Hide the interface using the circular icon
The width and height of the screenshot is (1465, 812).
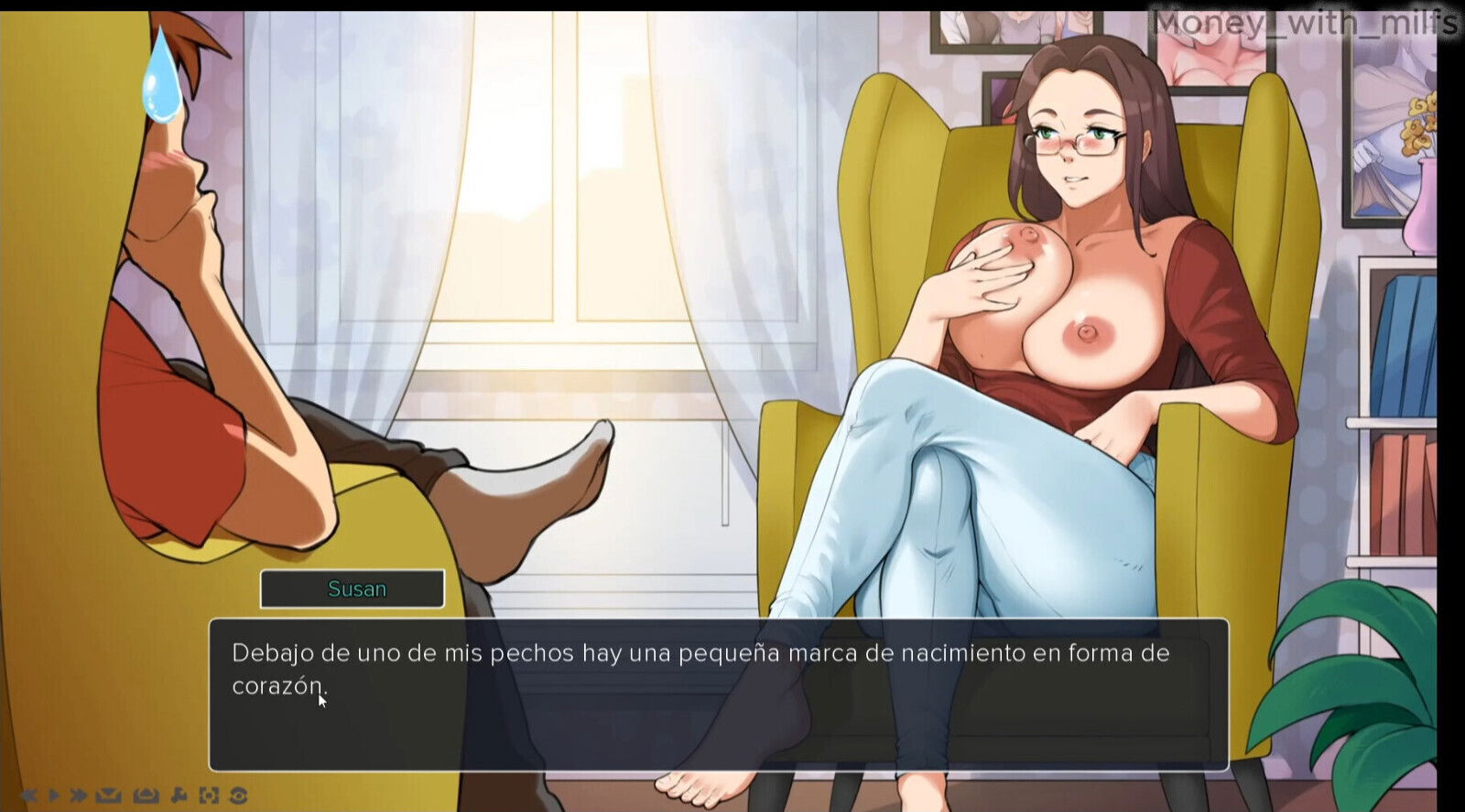click(240, 795)
